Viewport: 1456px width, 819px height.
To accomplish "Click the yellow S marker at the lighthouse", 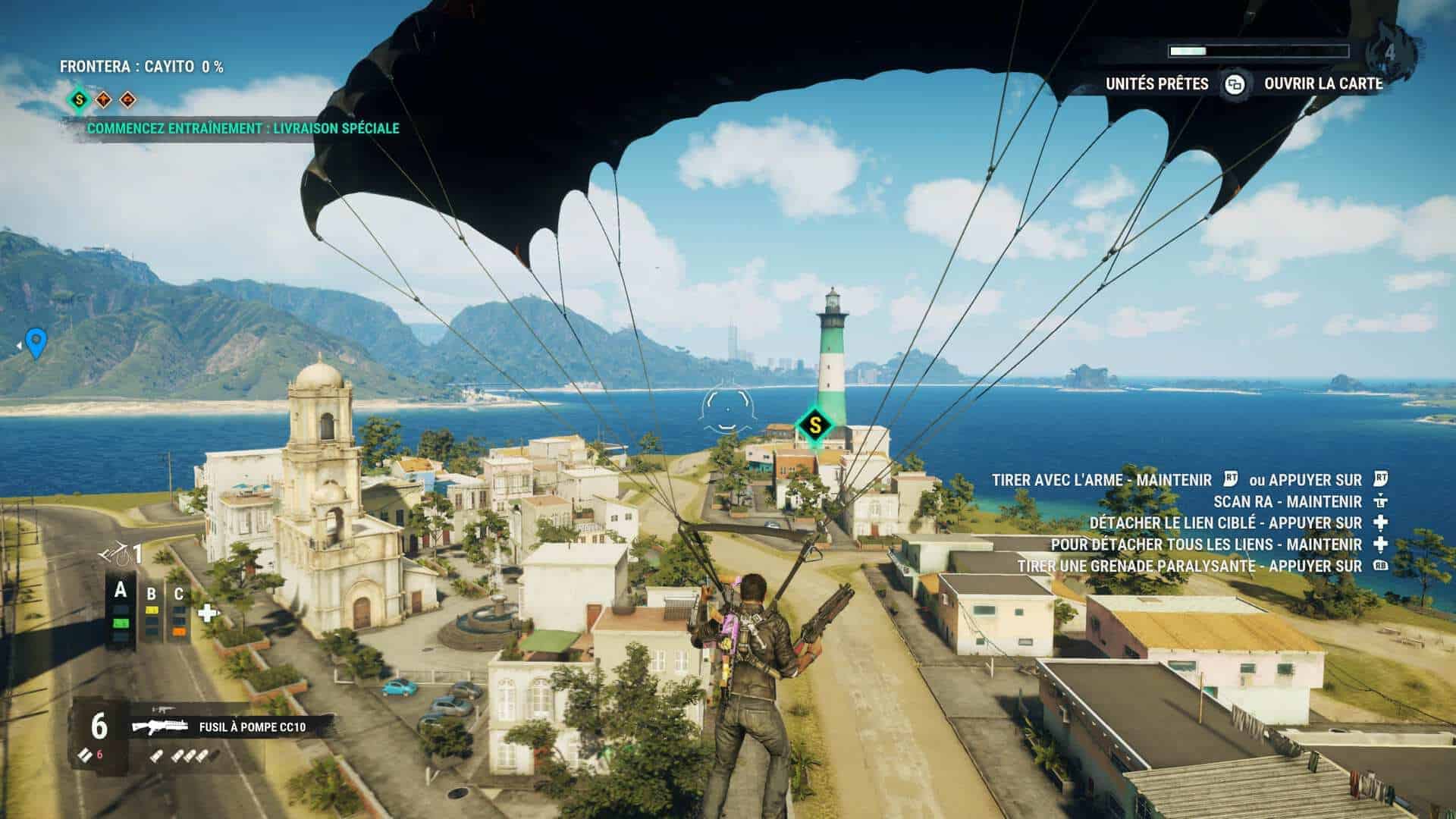I will click(814, 425).
